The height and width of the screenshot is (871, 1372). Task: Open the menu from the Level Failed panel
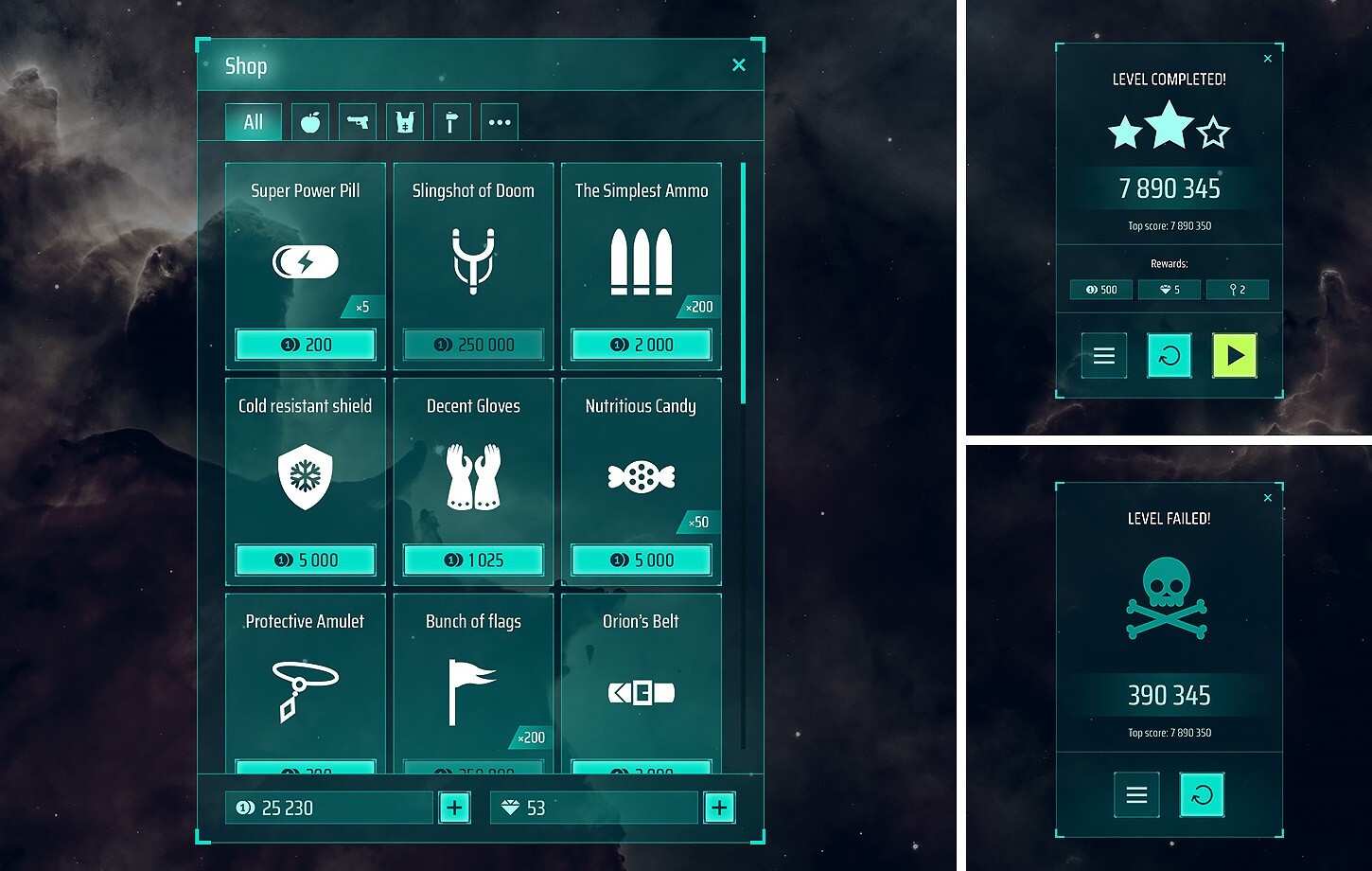1136,794
